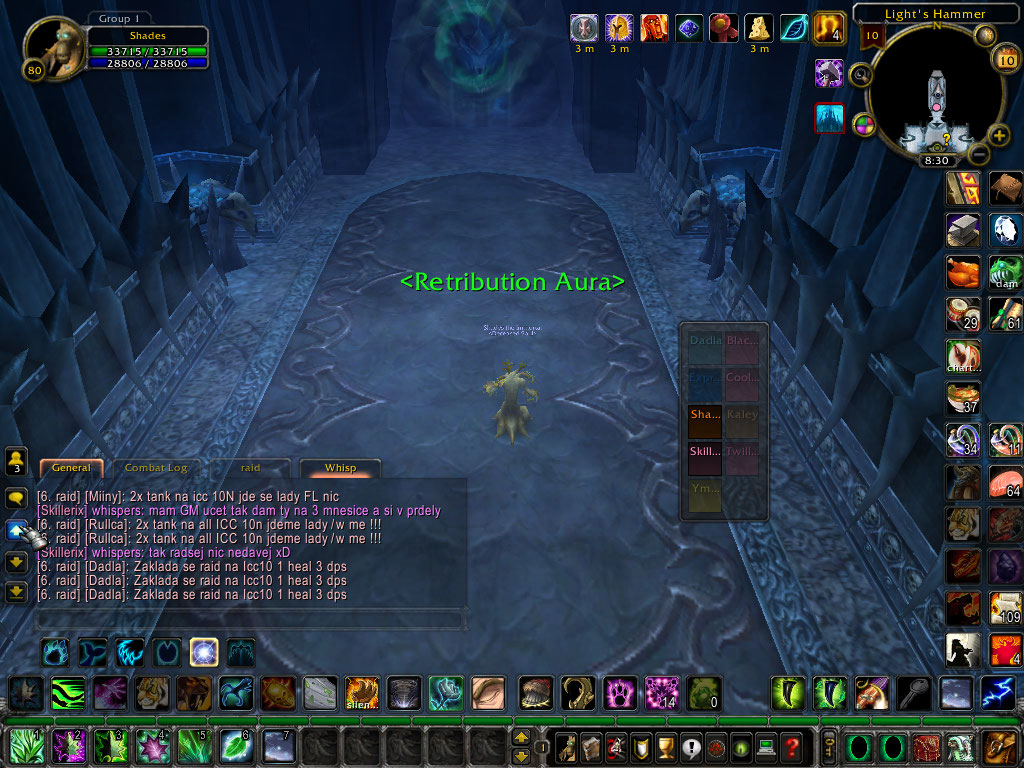Use the action bar slot numbered 6

tap(234, 747)
